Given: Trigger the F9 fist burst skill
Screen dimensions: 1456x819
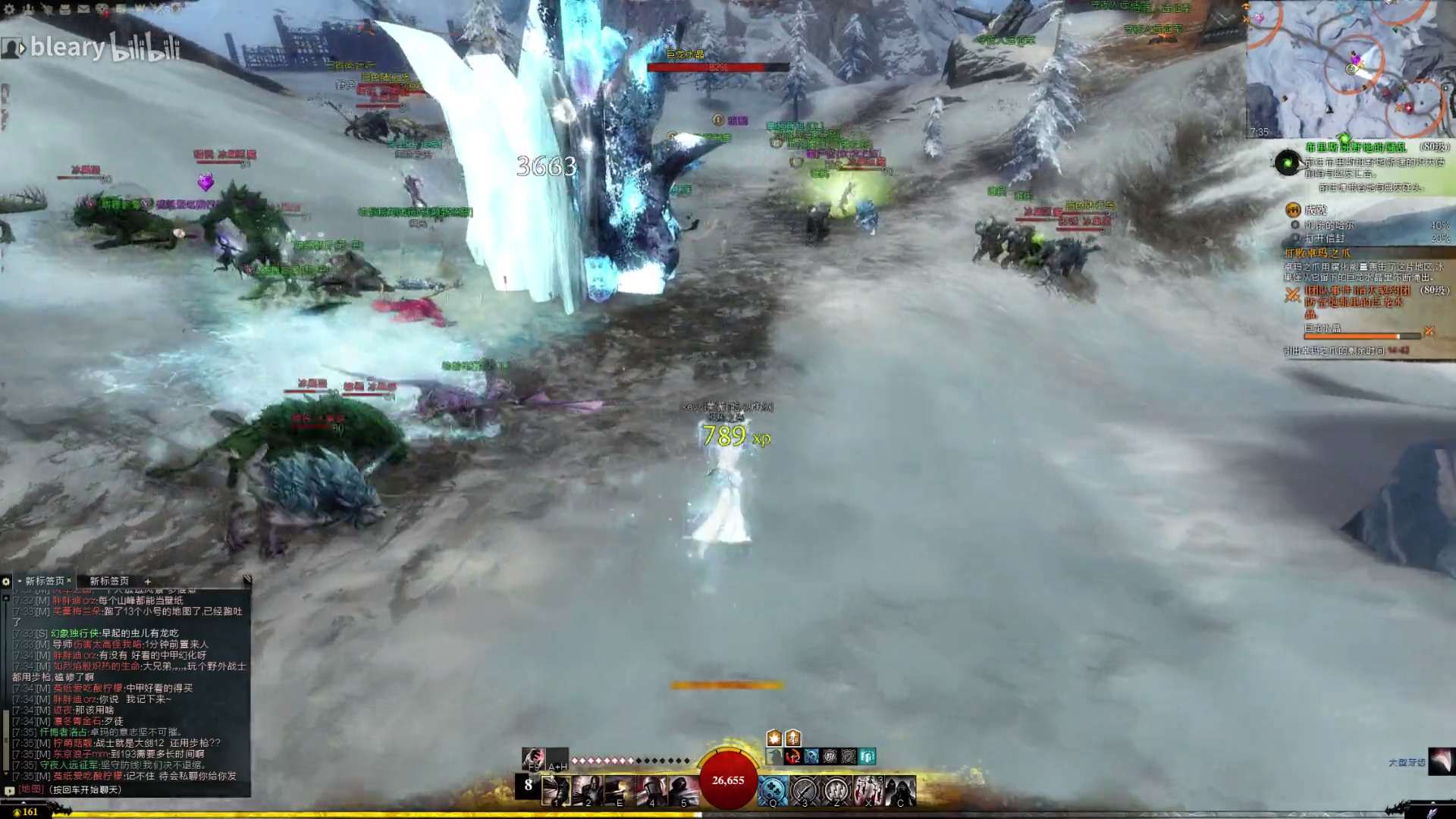Looking at the screenshot, I should 533,758.
